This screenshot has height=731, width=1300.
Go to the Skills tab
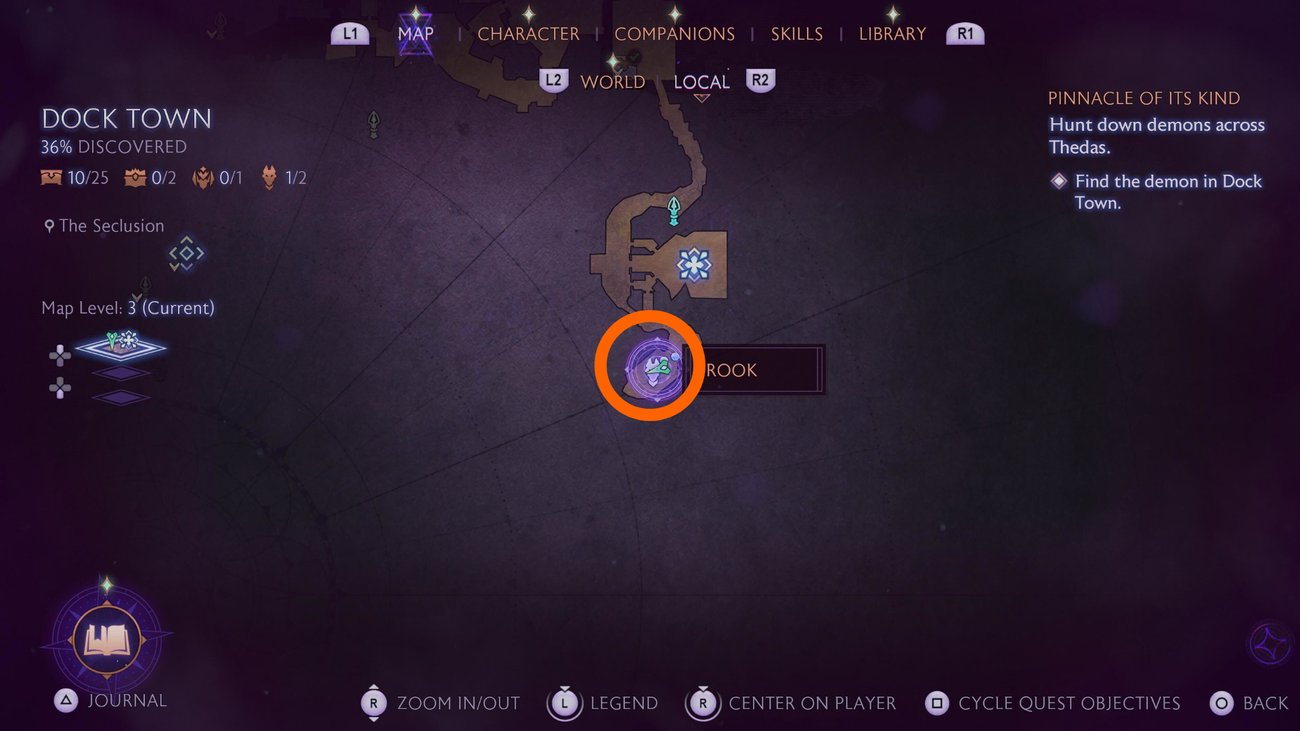pyautogui.click(x=796, y=34)
